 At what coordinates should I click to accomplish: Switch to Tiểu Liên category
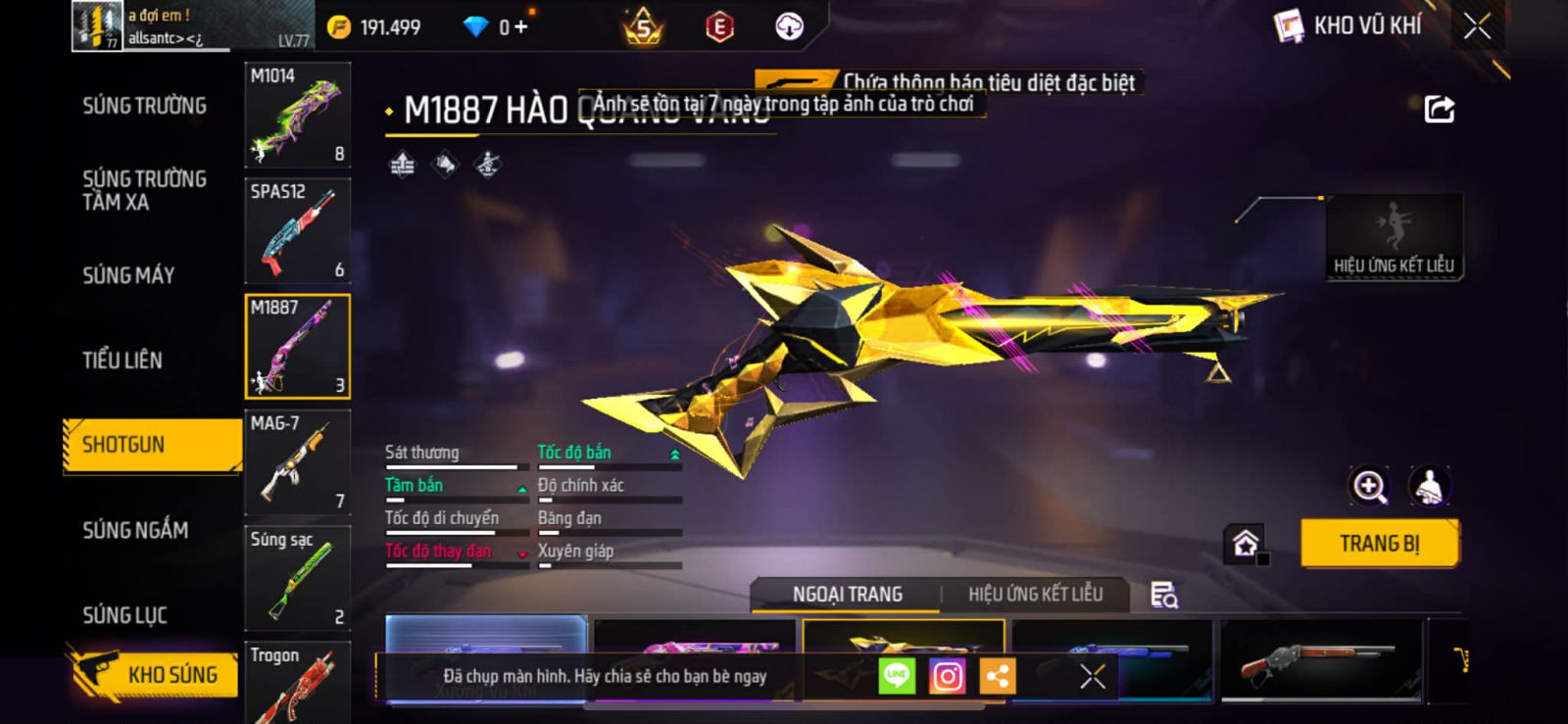pos(122,361)
